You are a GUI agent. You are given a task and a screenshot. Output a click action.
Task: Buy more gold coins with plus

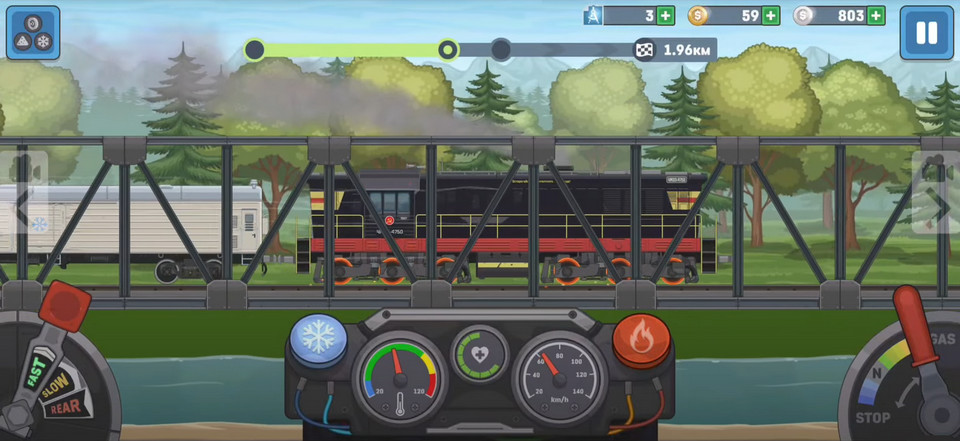[771, 16]
